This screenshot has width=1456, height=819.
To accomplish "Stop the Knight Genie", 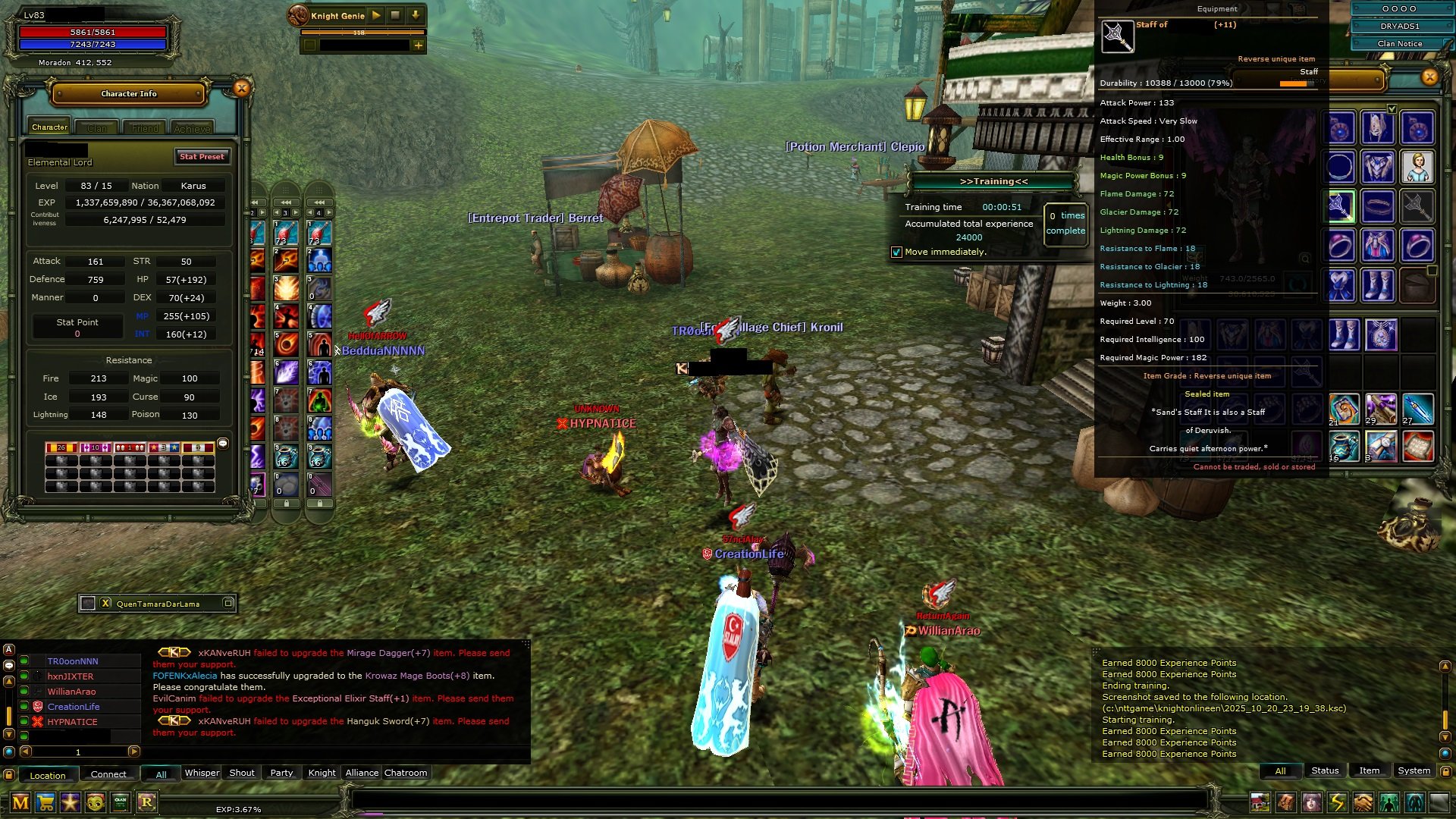I will (396, 15).
